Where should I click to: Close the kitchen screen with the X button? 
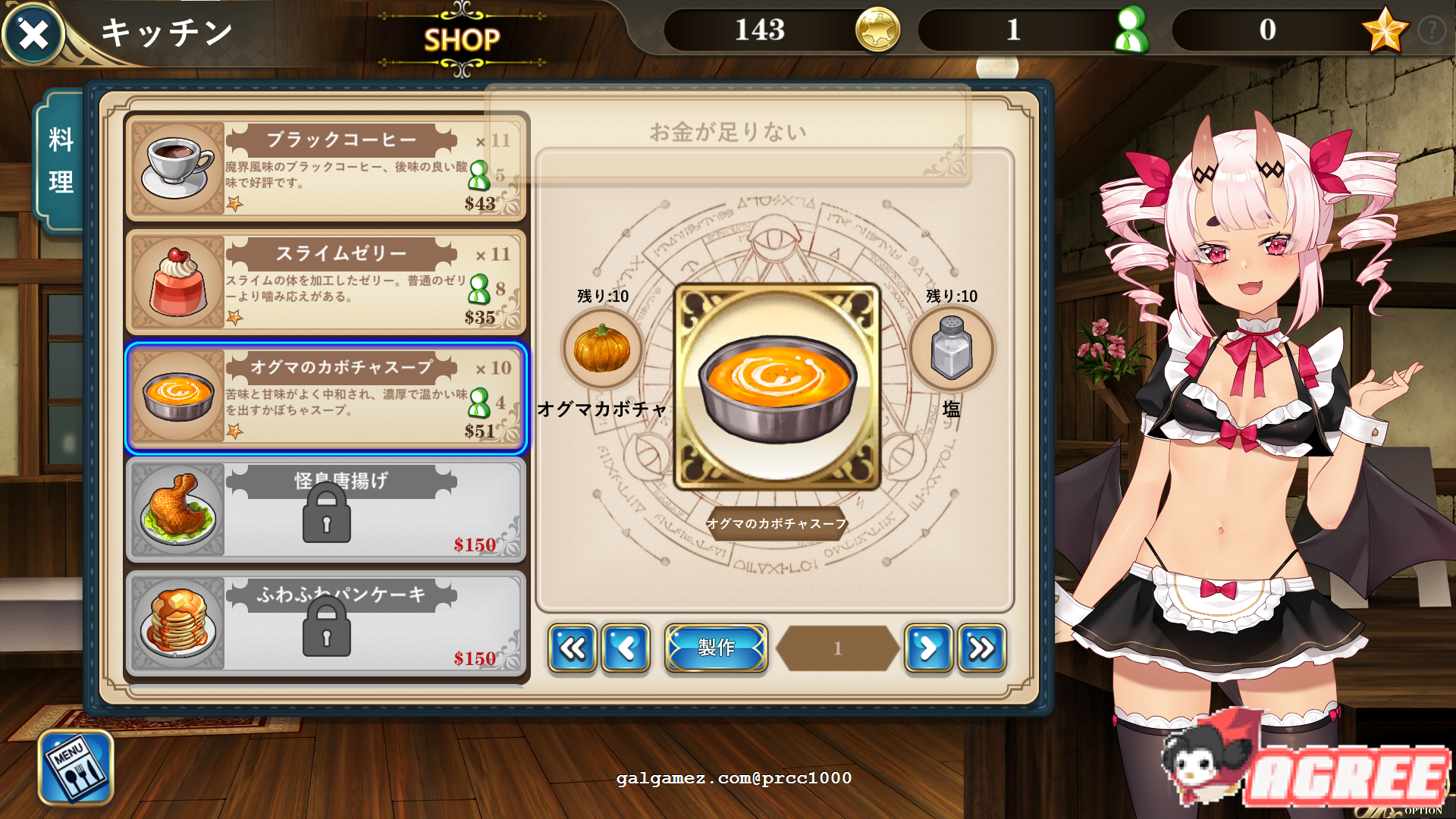click(33, 34)
